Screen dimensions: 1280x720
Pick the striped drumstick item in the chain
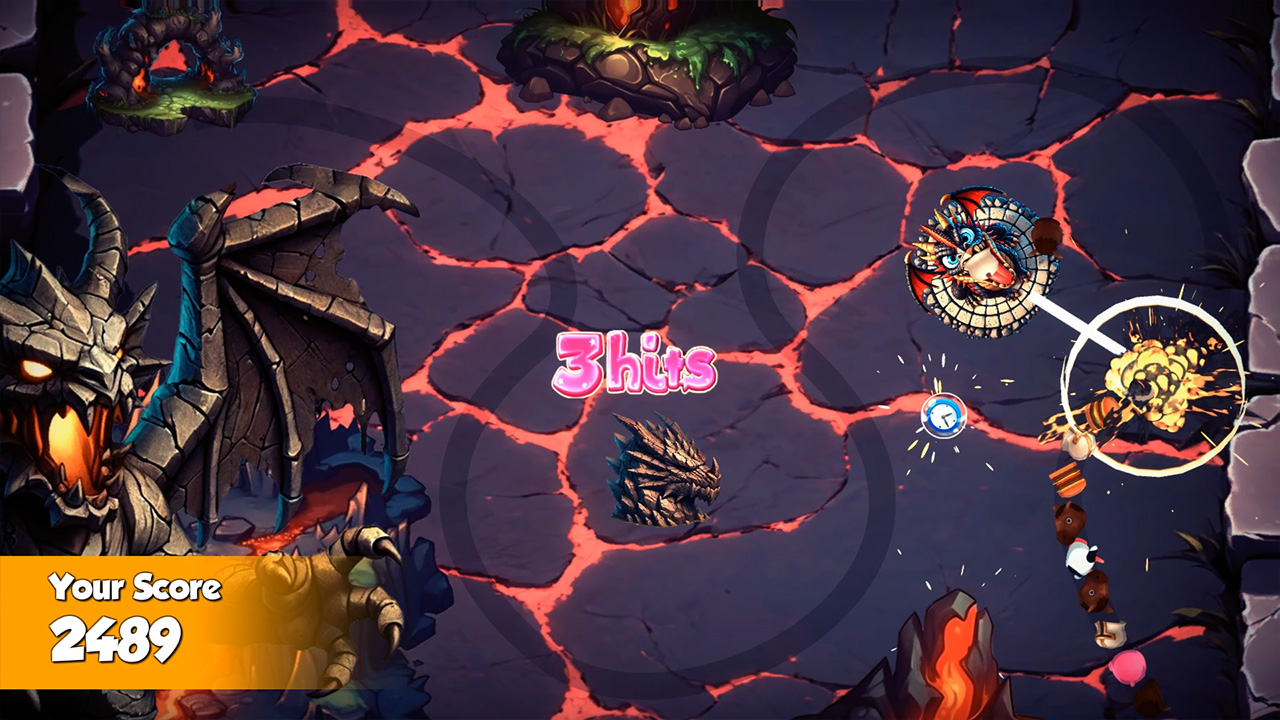1069,480
